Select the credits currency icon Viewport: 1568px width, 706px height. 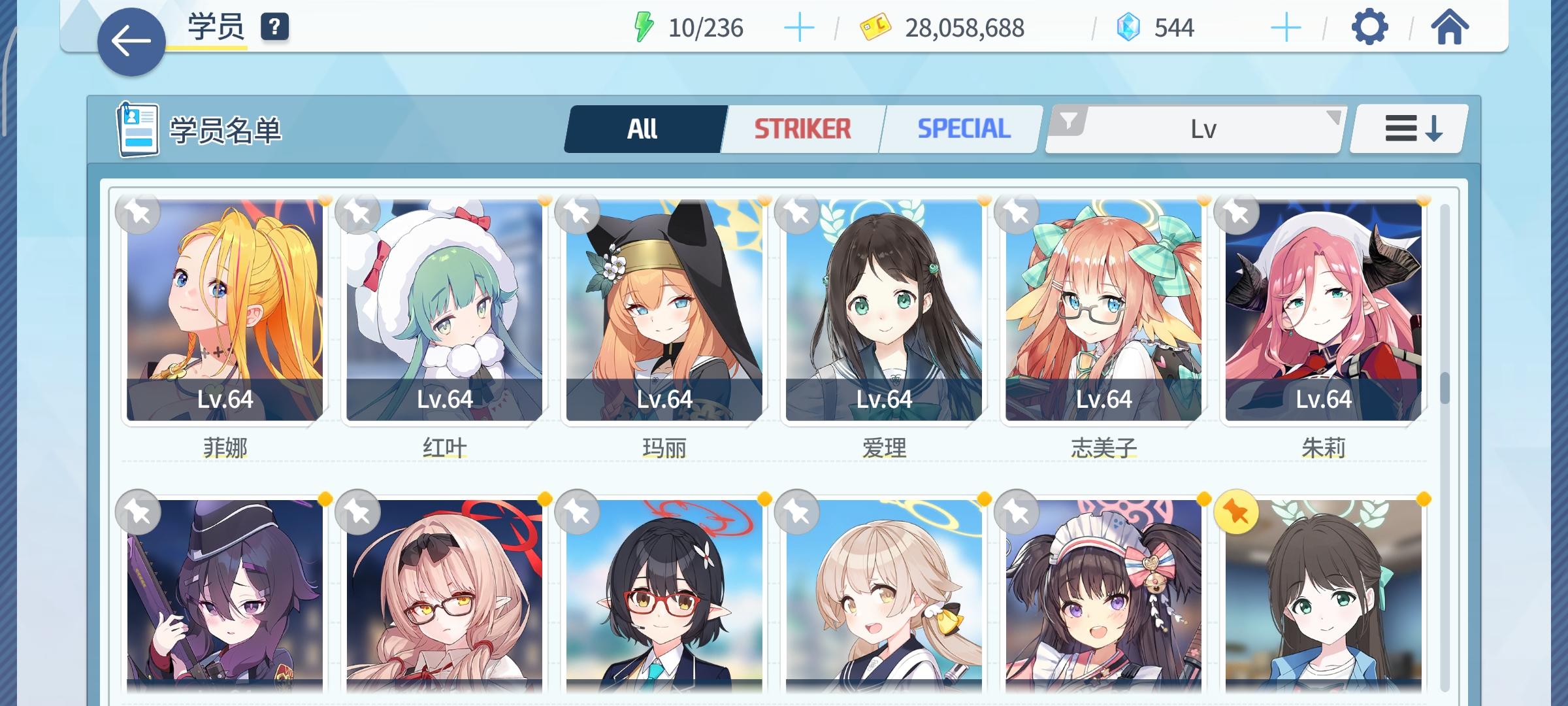click(875, 27)
